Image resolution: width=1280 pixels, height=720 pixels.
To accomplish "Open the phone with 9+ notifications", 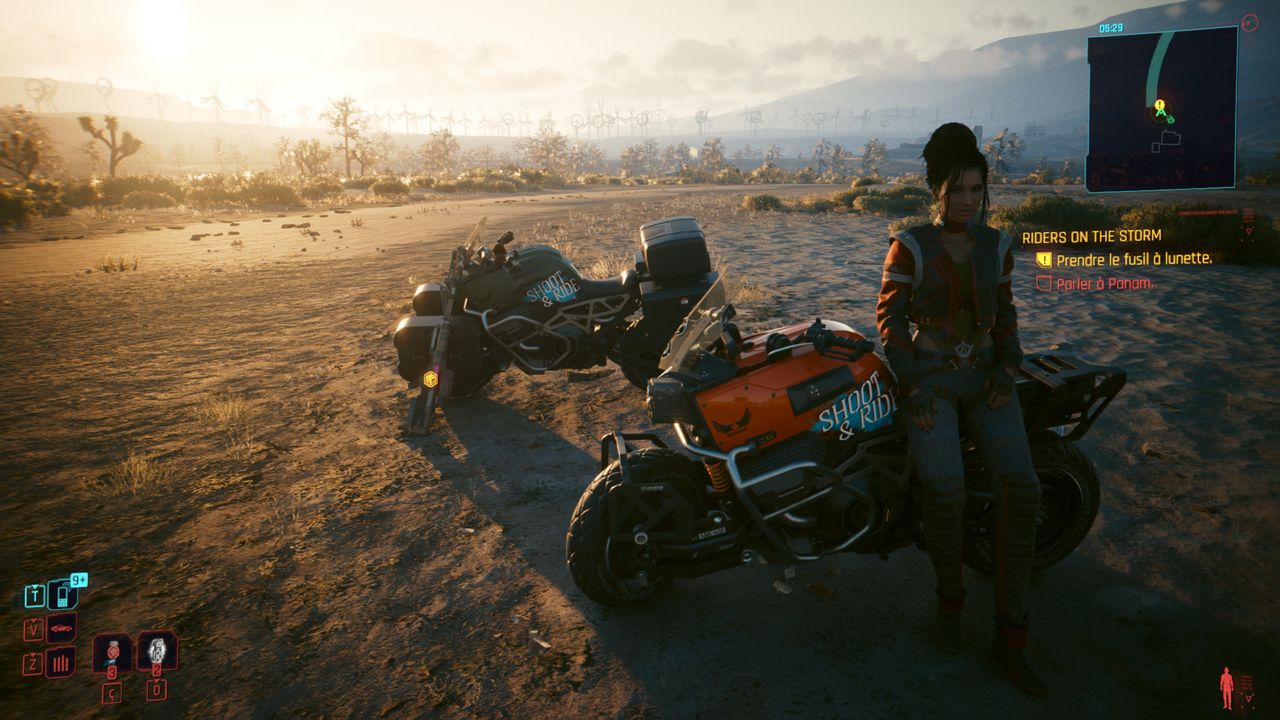I will [63, 595].
